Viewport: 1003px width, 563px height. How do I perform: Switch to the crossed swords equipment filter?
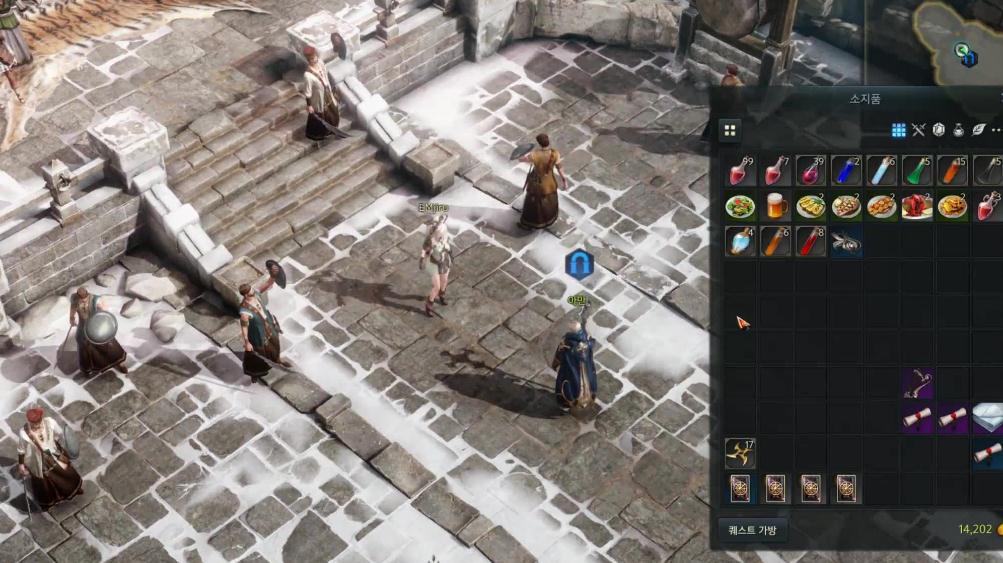click(x=919, y=130)
